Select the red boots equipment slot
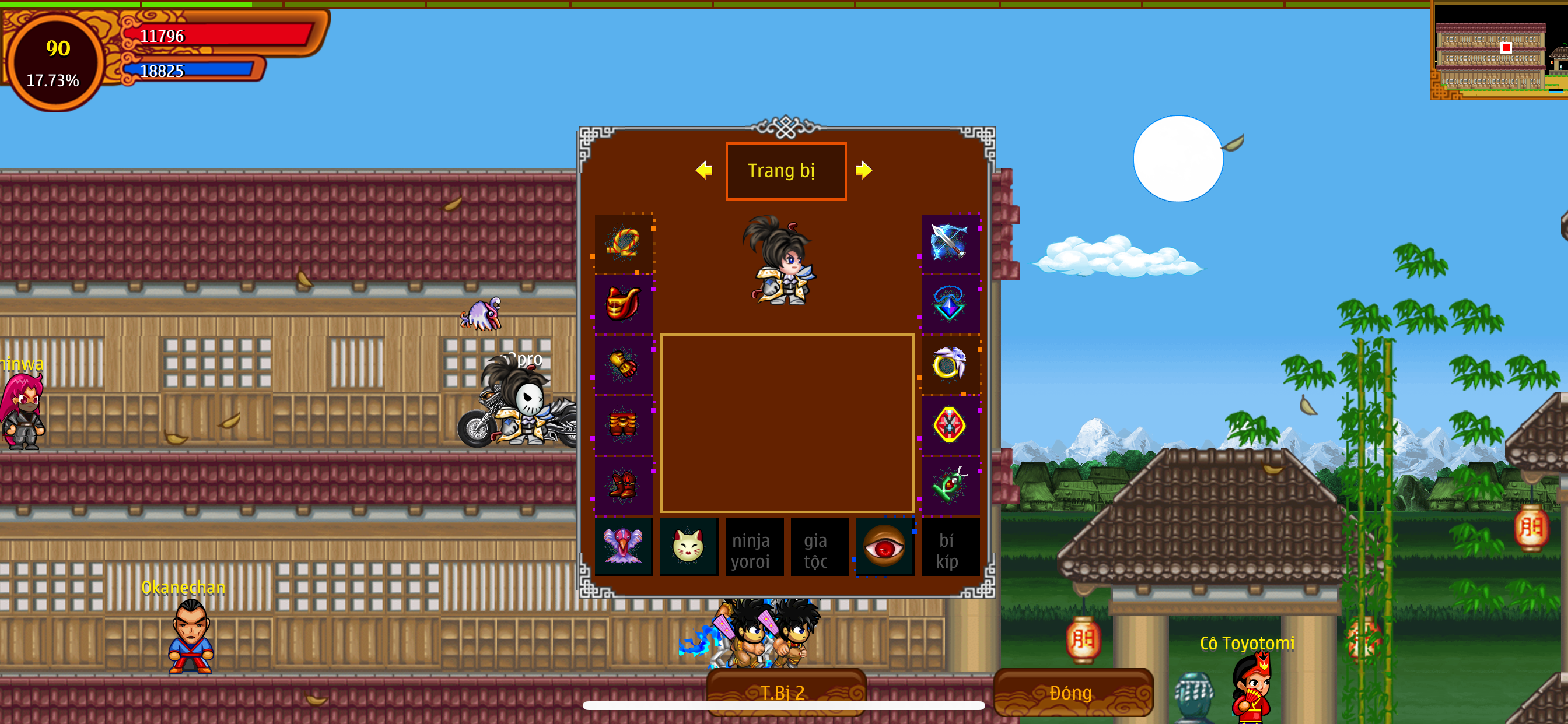This screenshot has width=1568, height=724. click(x=624, y=486)
